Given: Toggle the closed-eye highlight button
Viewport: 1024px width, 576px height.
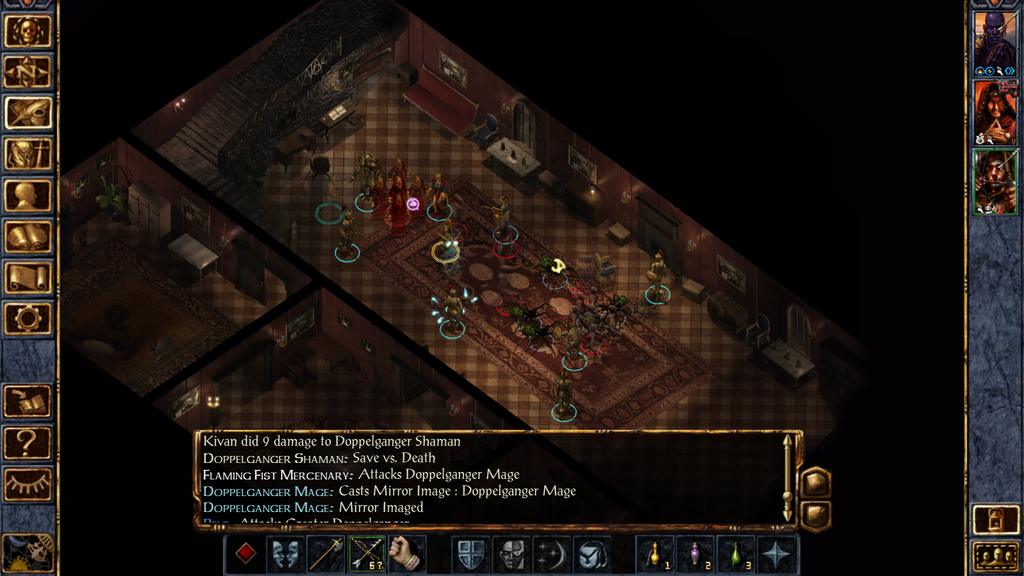Looking at the screenshot, I should tap(28, 484).
